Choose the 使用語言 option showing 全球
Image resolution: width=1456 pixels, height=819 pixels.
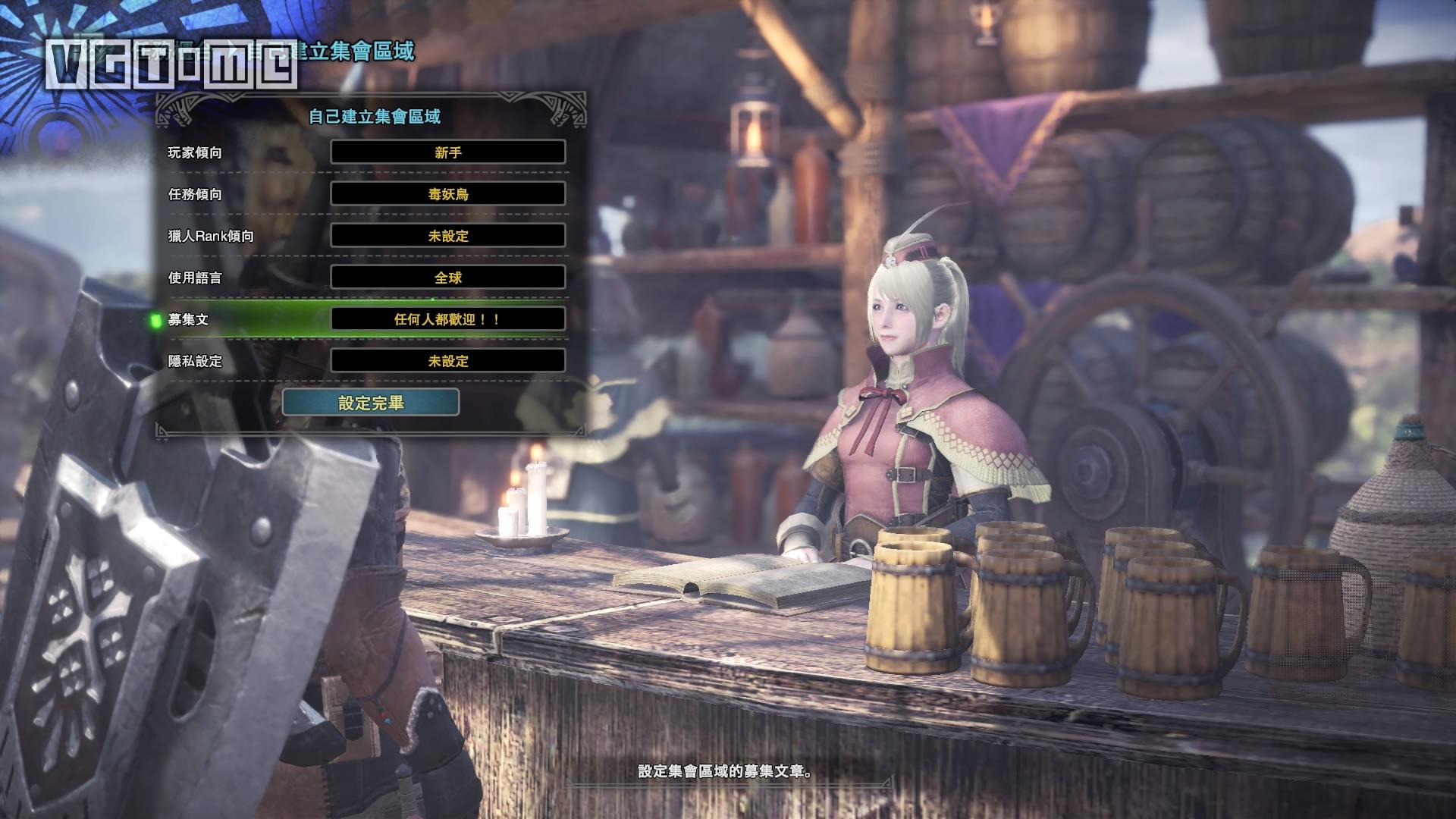coord(447,278)
